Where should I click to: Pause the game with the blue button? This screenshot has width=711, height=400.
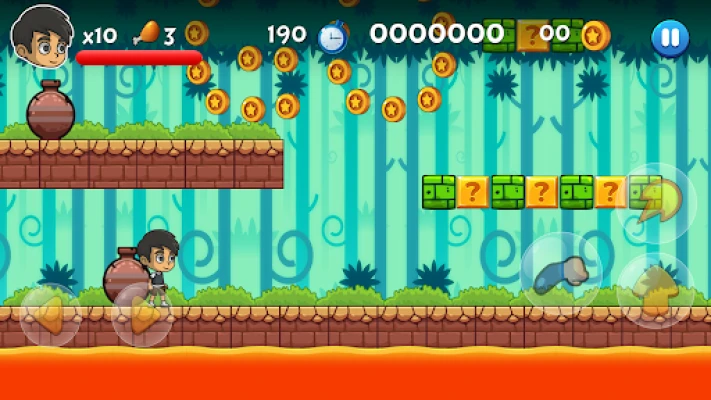[669, 38]
